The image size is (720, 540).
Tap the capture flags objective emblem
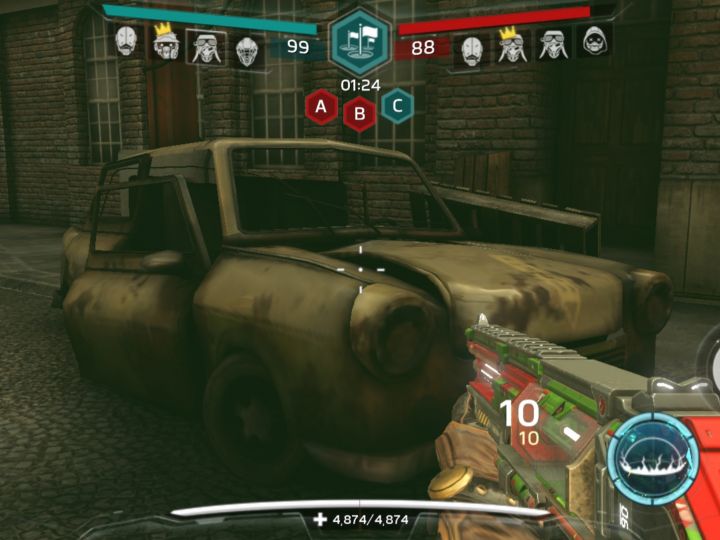(x=359, y=40)
